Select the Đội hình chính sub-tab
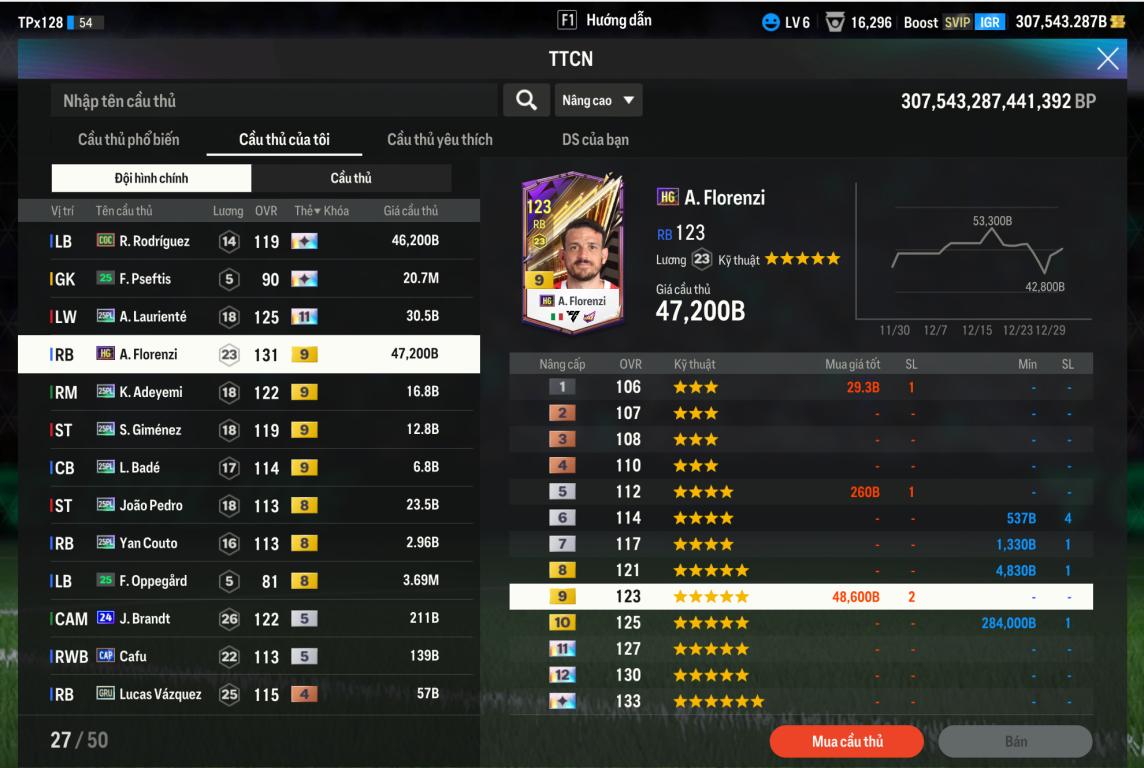Viewport: 1144px width, 768px height. [151, 178]
